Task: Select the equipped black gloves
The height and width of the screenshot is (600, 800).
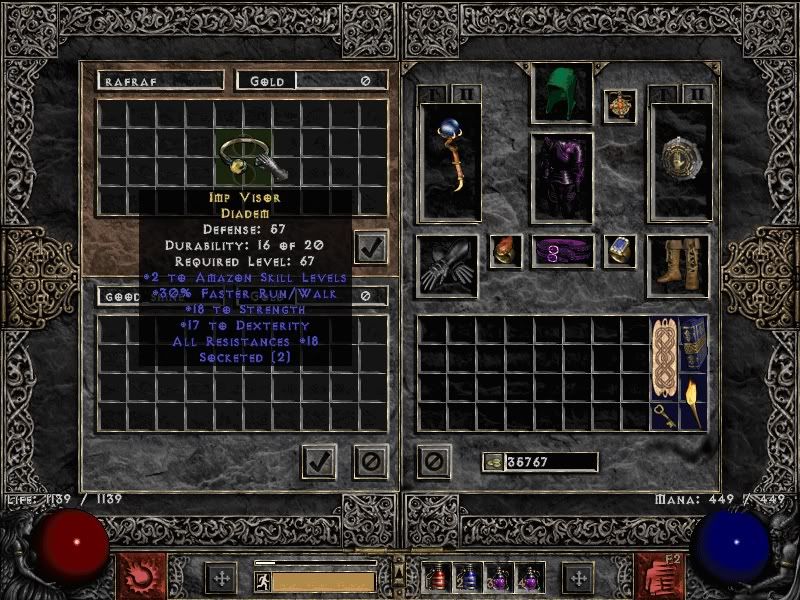Action: (x=447, y=265)
